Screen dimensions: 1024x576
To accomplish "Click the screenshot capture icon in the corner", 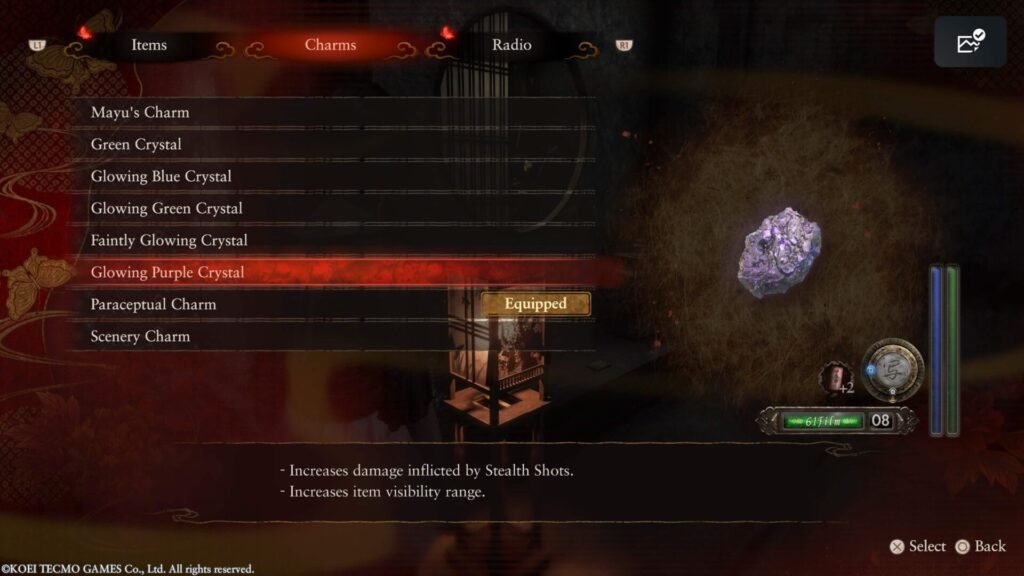I will [970, 42].
